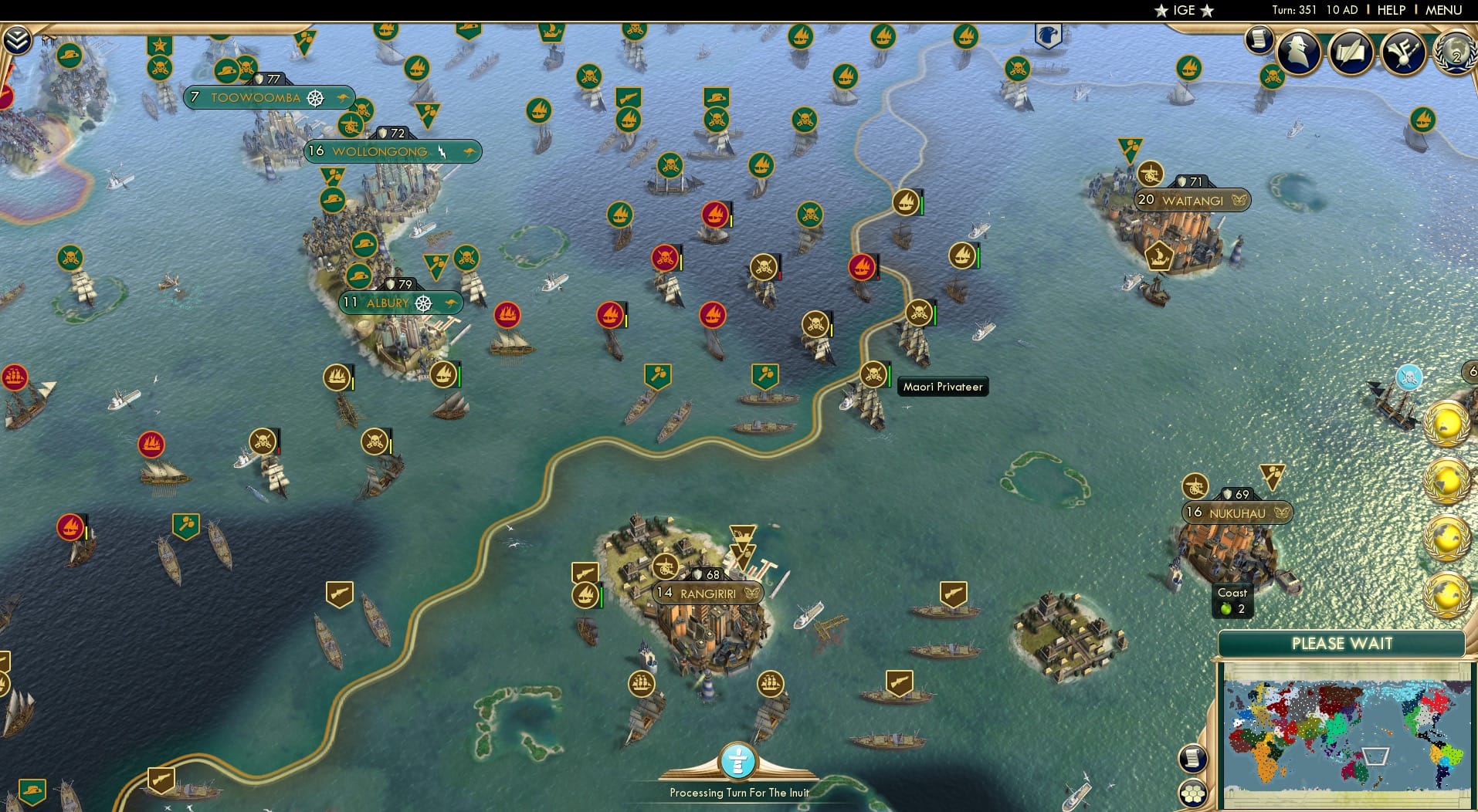This screenshot has width=1478, height=812.
Task: Toggle strategic view with the hex tiles icon
Action: 1194,791
